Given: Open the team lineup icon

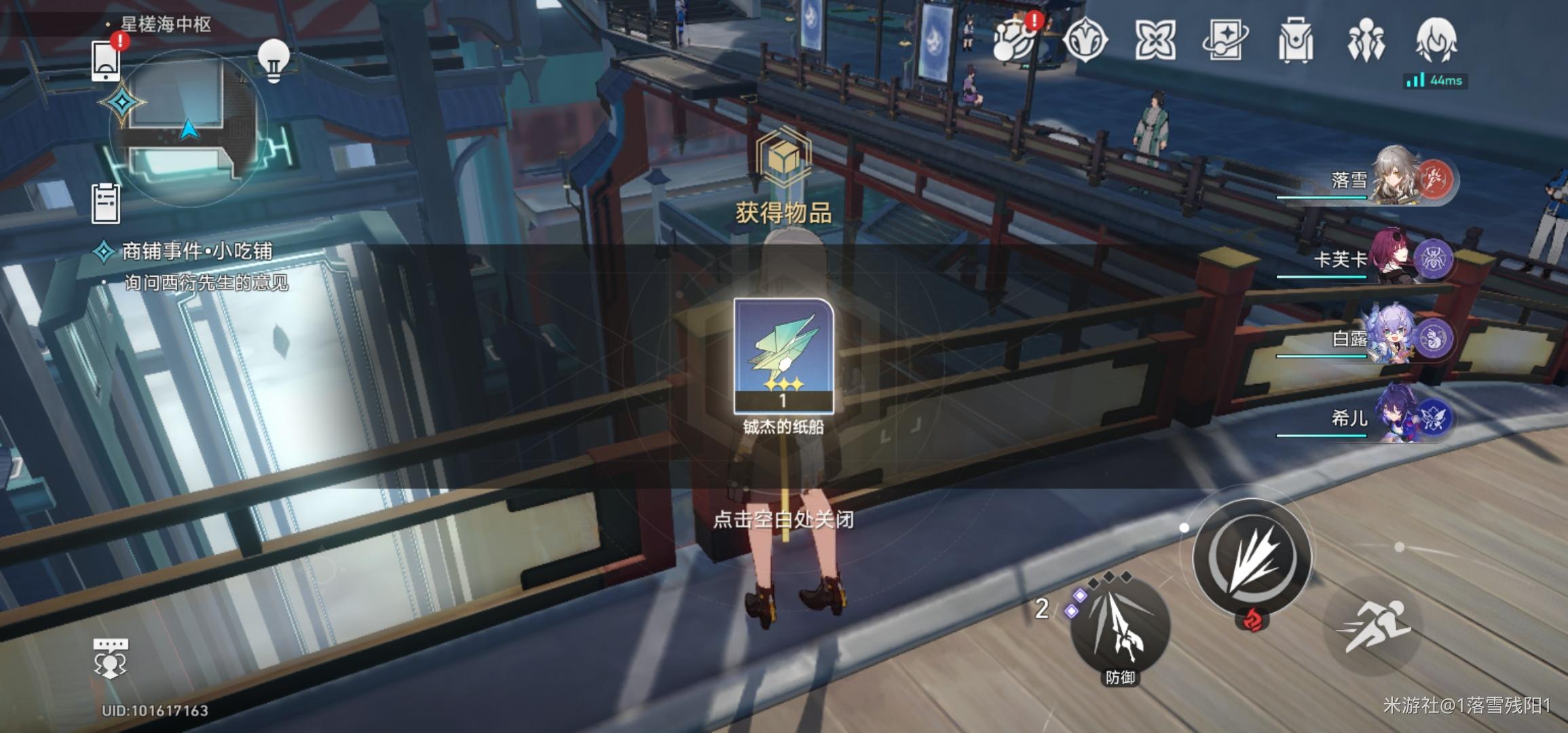Looking at the screenshot, I should click(x=1366, y=41).
